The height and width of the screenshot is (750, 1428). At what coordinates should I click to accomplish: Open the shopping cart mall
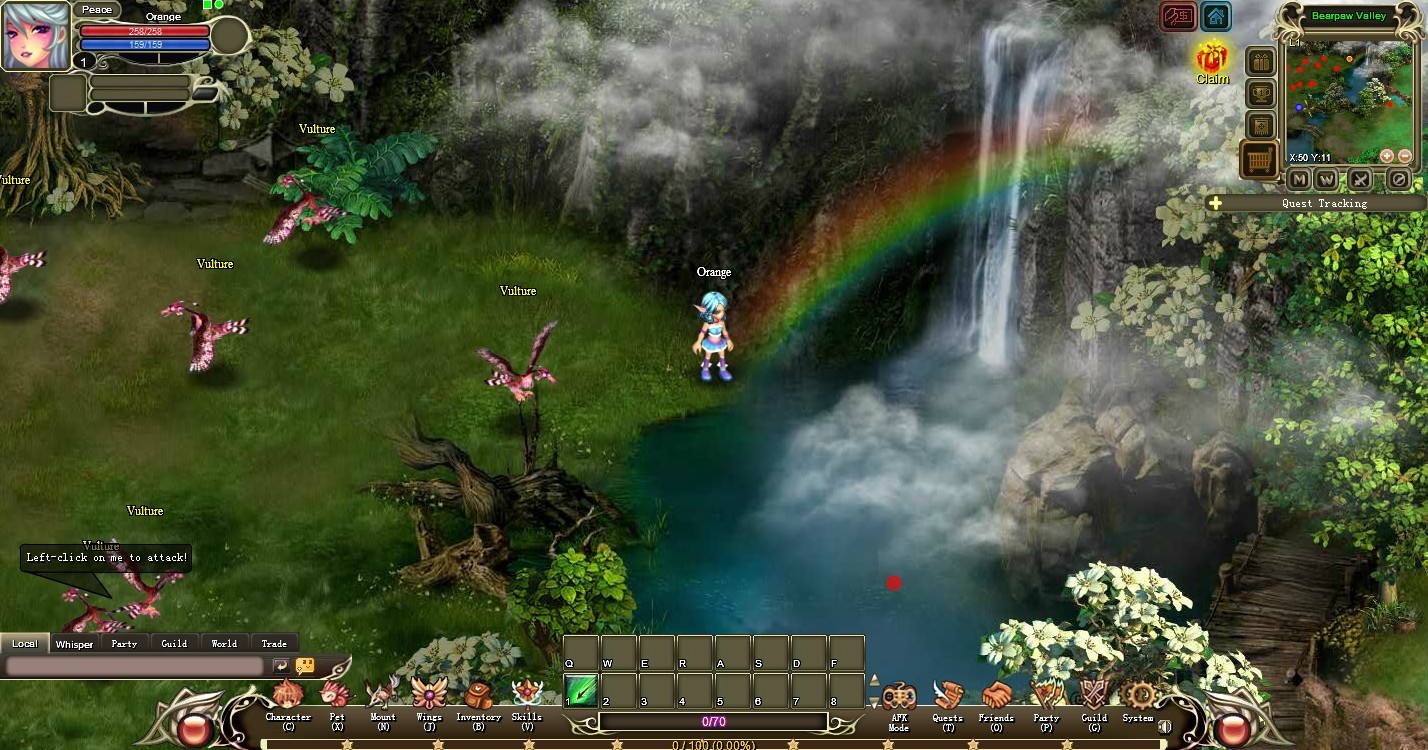tap(1259, 161)
